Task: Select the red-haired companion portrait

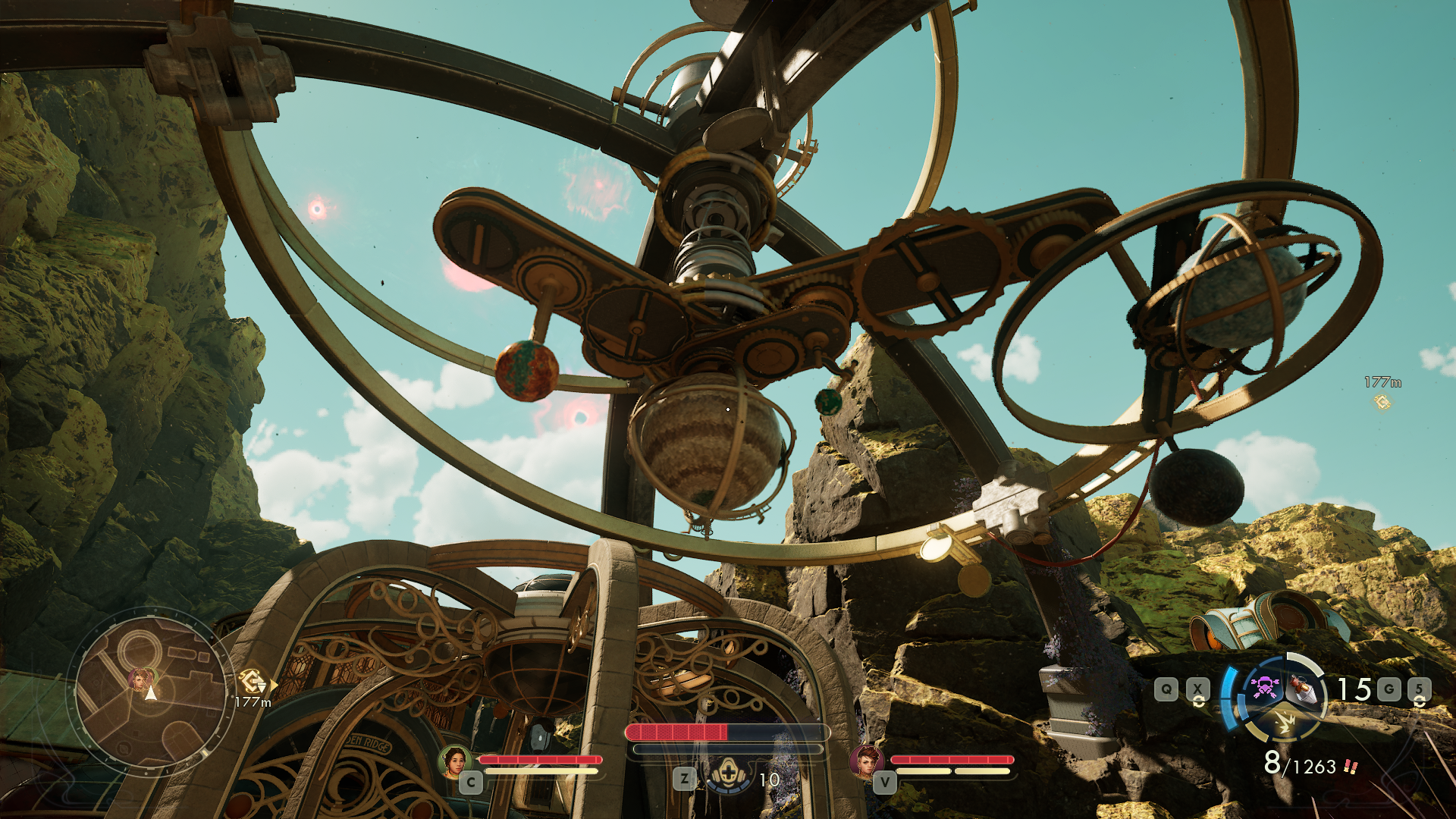Action: point(866,761)
